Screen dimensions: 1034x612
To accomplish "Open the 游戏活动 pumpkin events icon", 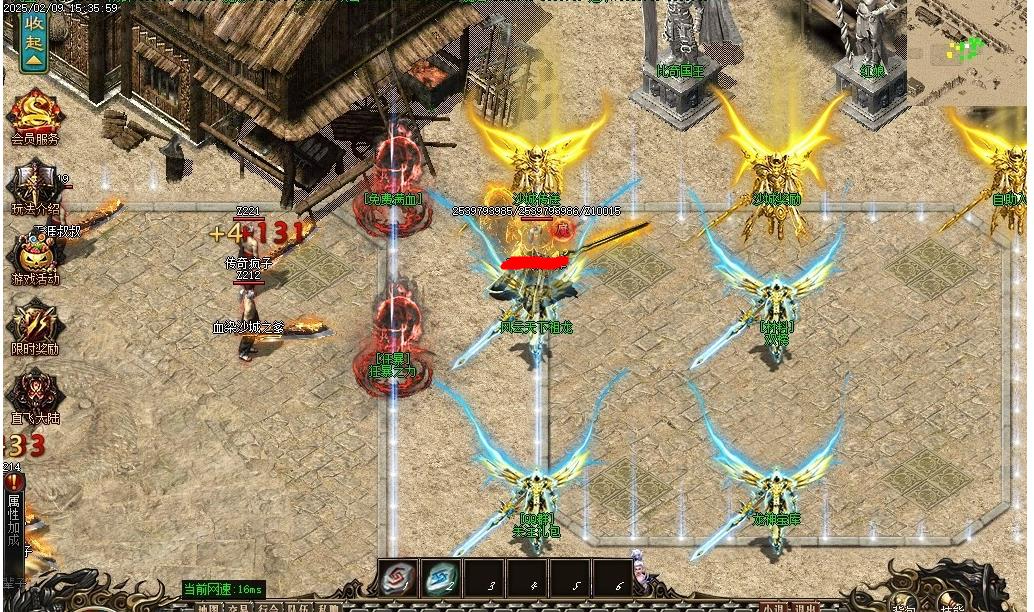I will (x=35, y=256).
